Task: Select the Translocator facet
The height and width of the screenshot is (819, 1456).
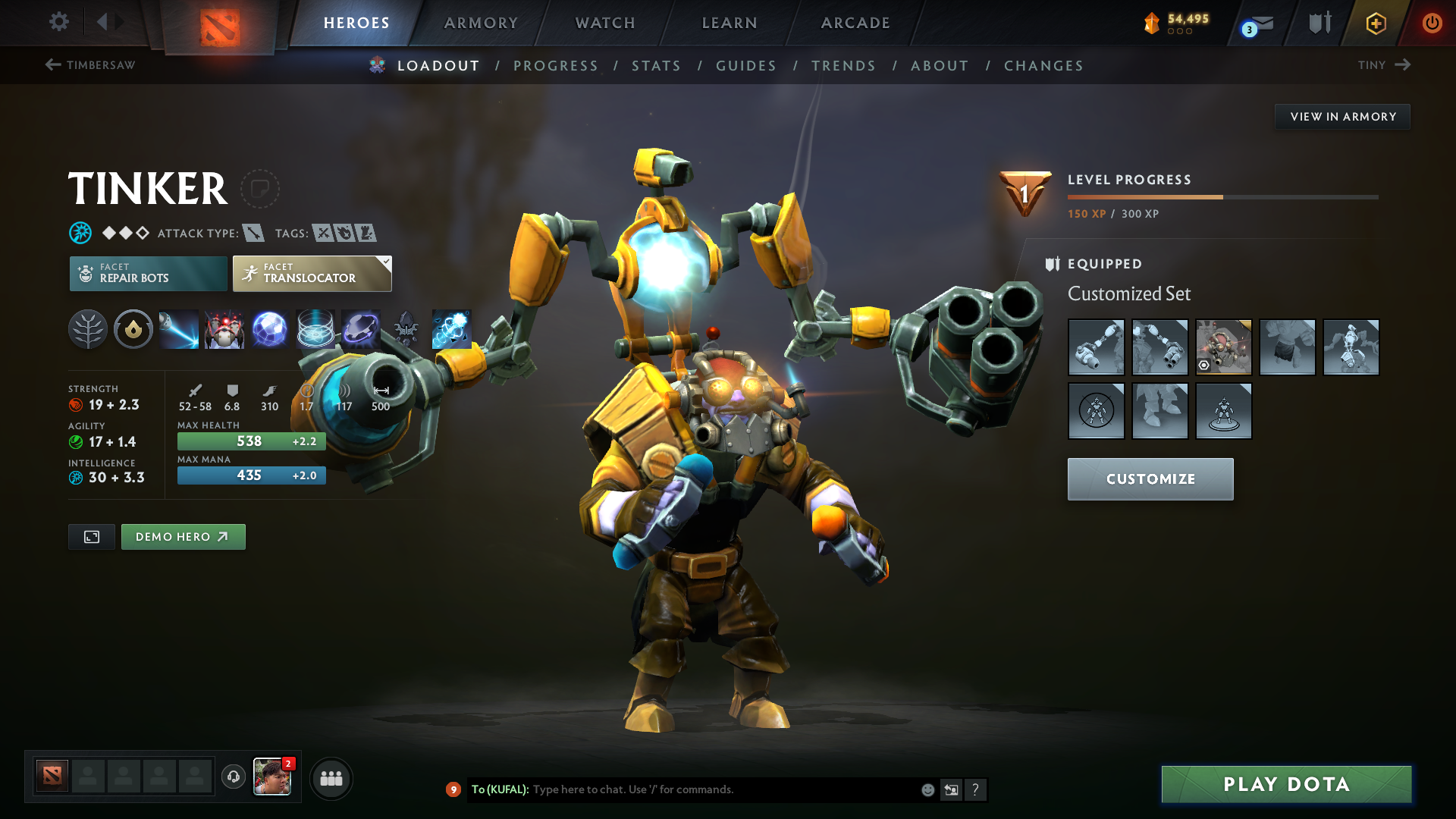Action: (311, 273)
